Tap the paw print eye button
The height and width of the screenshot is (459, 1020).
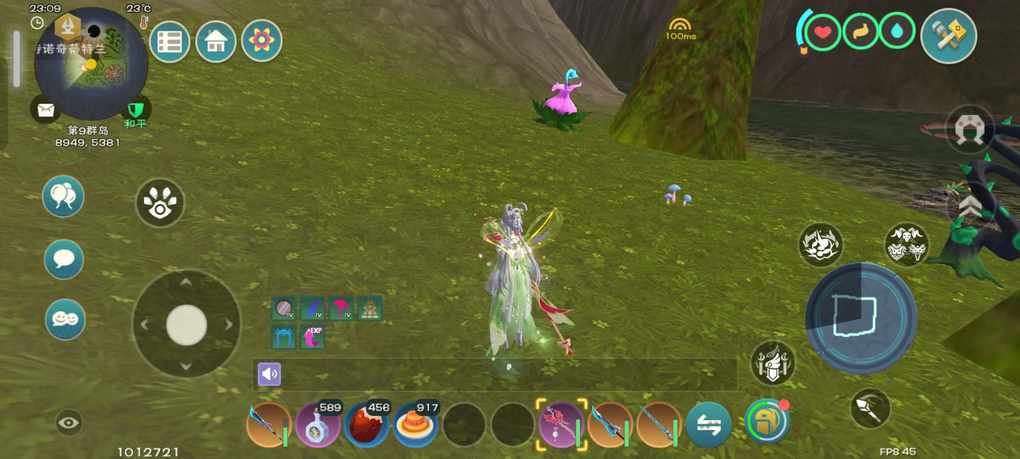160,203
